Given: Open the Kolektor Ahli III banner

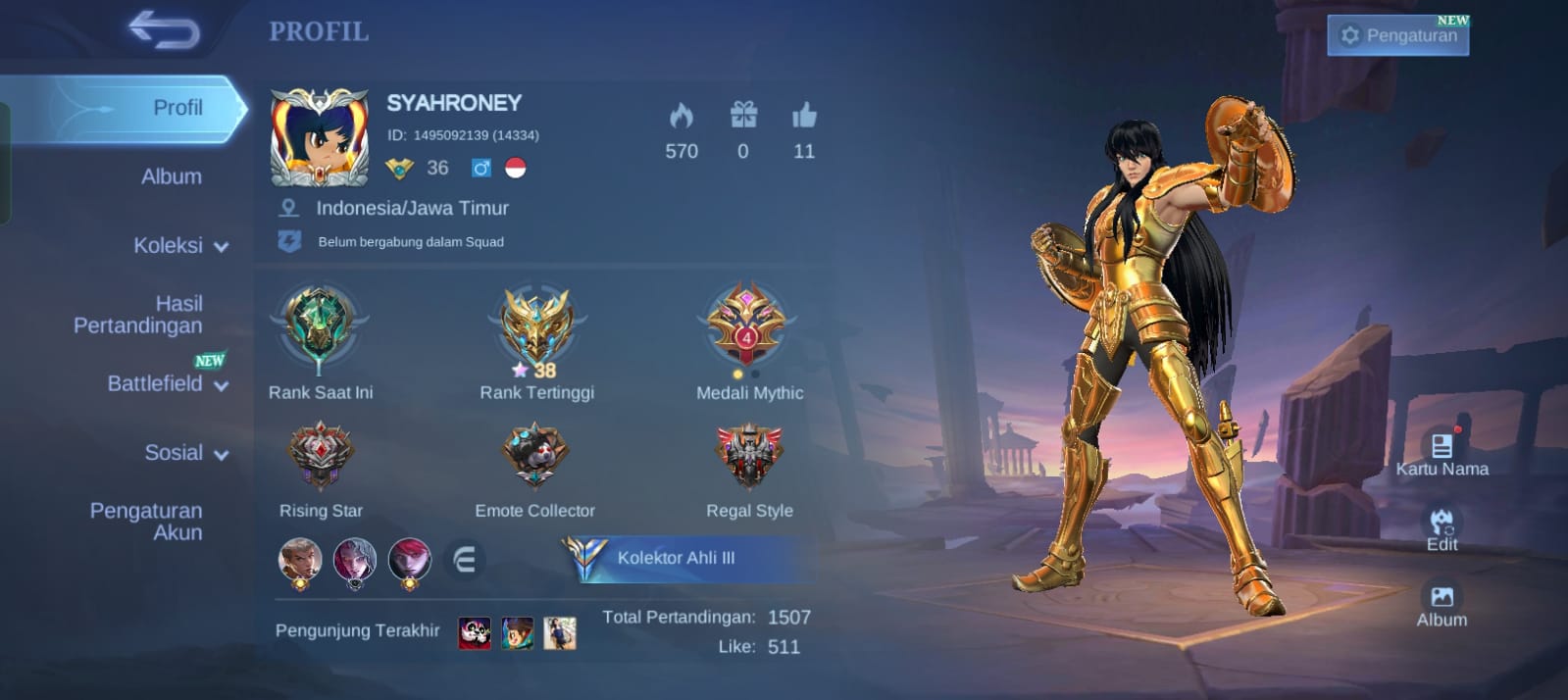Looking at the screenshot, I should point(686,558).
